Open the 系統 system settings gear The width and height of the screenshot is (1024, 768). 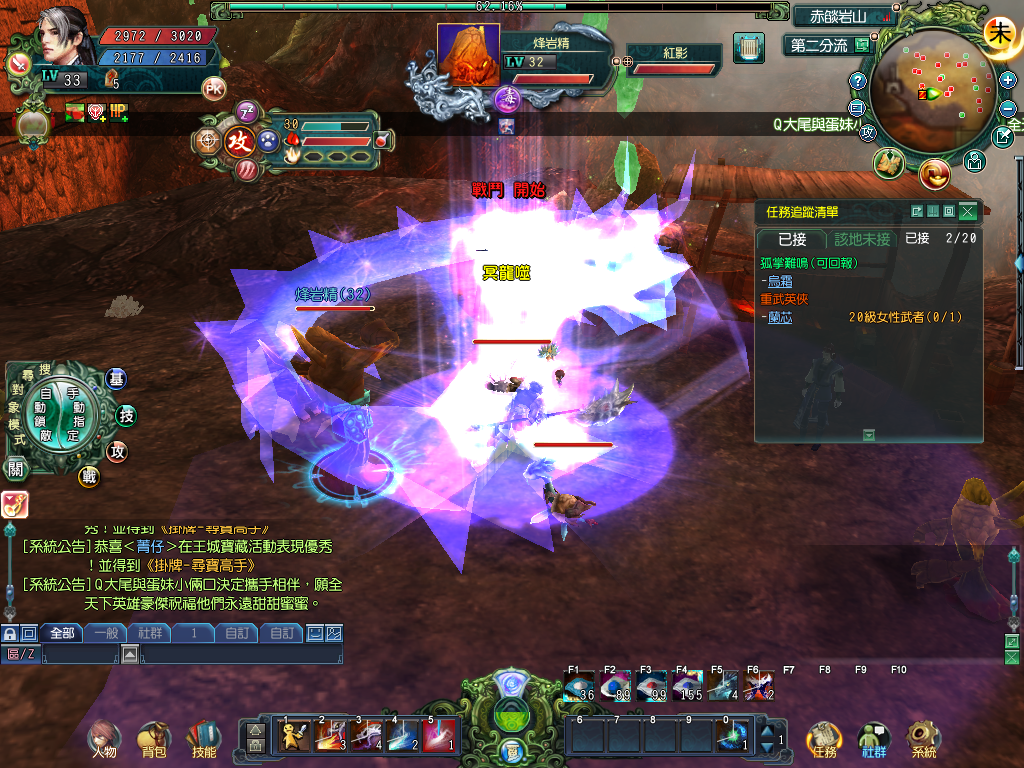click(924, 738)
